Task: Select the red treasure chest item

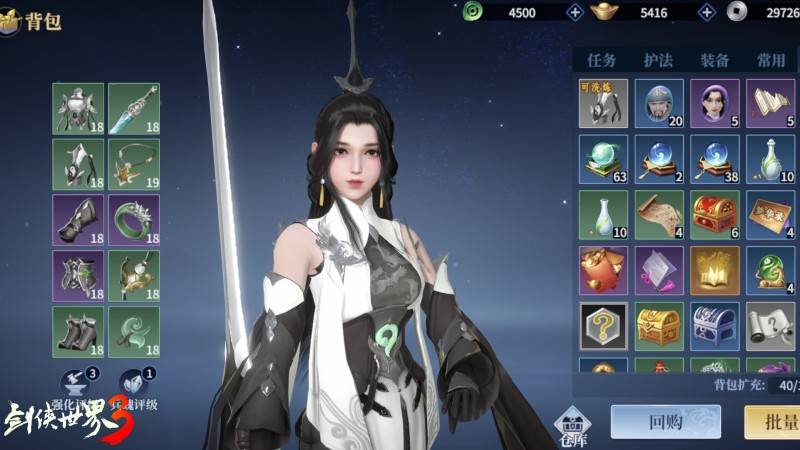Action: pyautogui.click(x=715, y=215)
